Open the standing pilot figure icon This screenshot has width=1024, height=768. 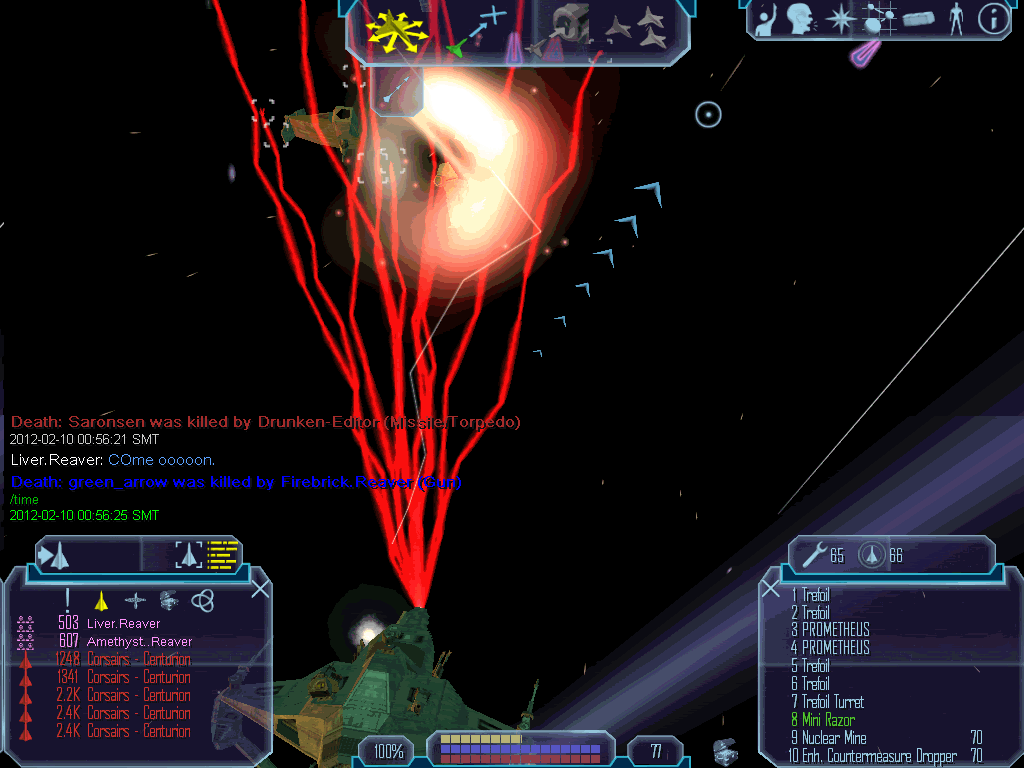(956, 19)
